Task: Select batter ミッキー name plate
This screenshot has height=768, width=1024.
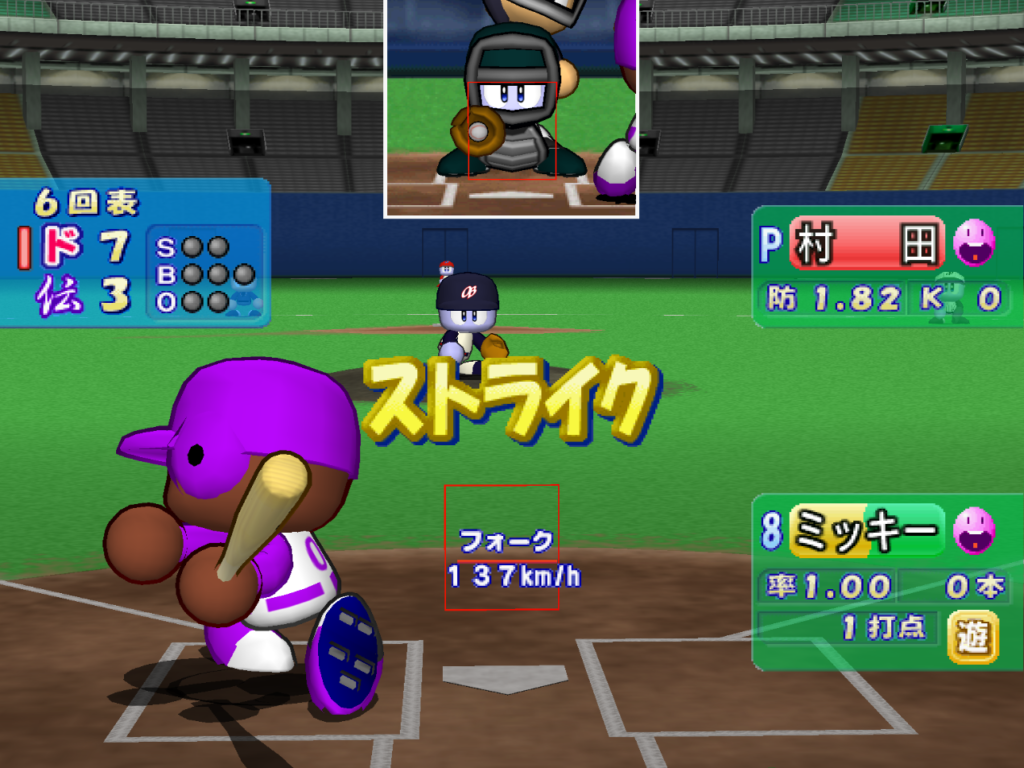Action: 866,530
